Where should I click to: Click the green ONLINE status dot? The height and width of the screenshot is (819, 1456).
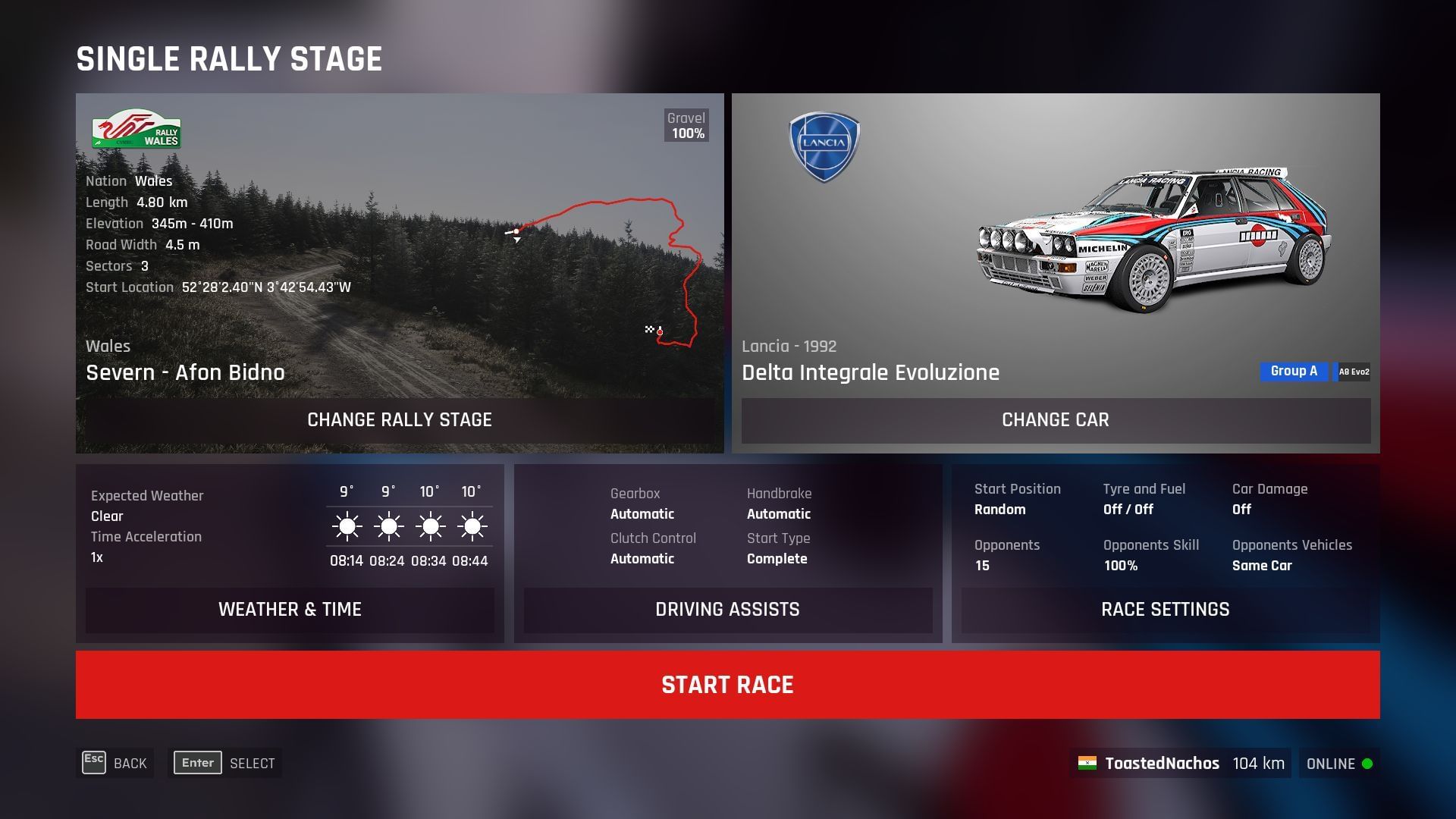tap(1367, 764)
